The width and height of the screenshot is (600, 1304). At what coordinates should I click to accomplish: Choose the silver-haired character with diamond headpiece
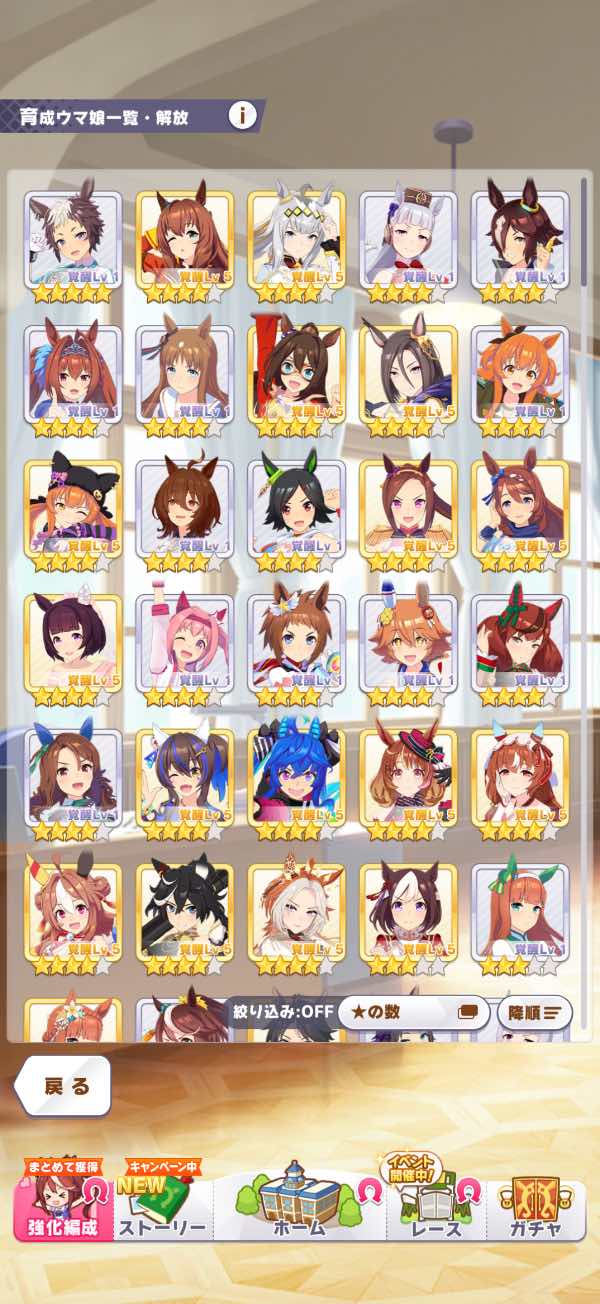click(296, 240)
